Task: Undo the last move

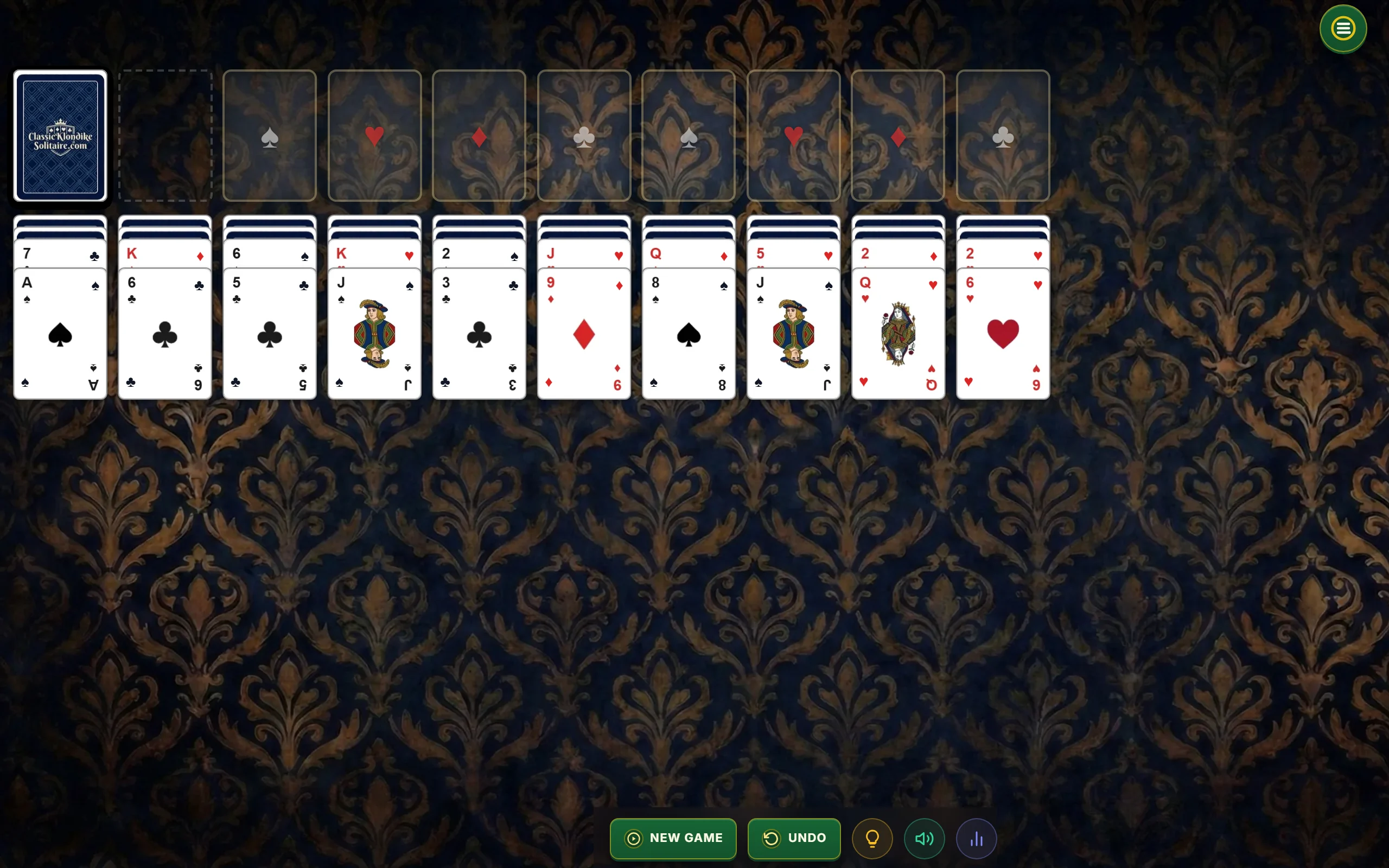Action: pyautogui.click(x=794, y=838)
